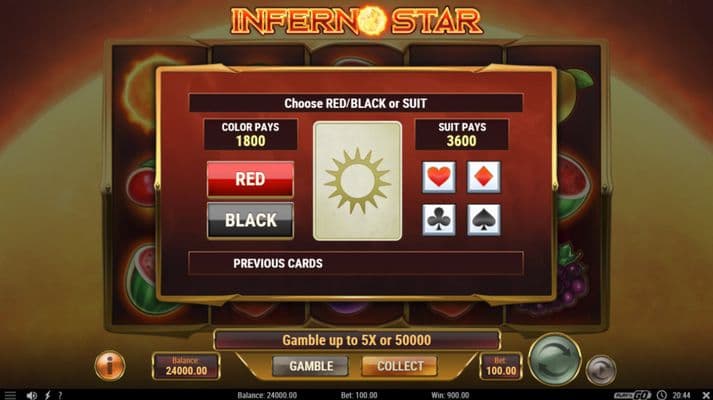Select the clubs suit

coord(439,220)
